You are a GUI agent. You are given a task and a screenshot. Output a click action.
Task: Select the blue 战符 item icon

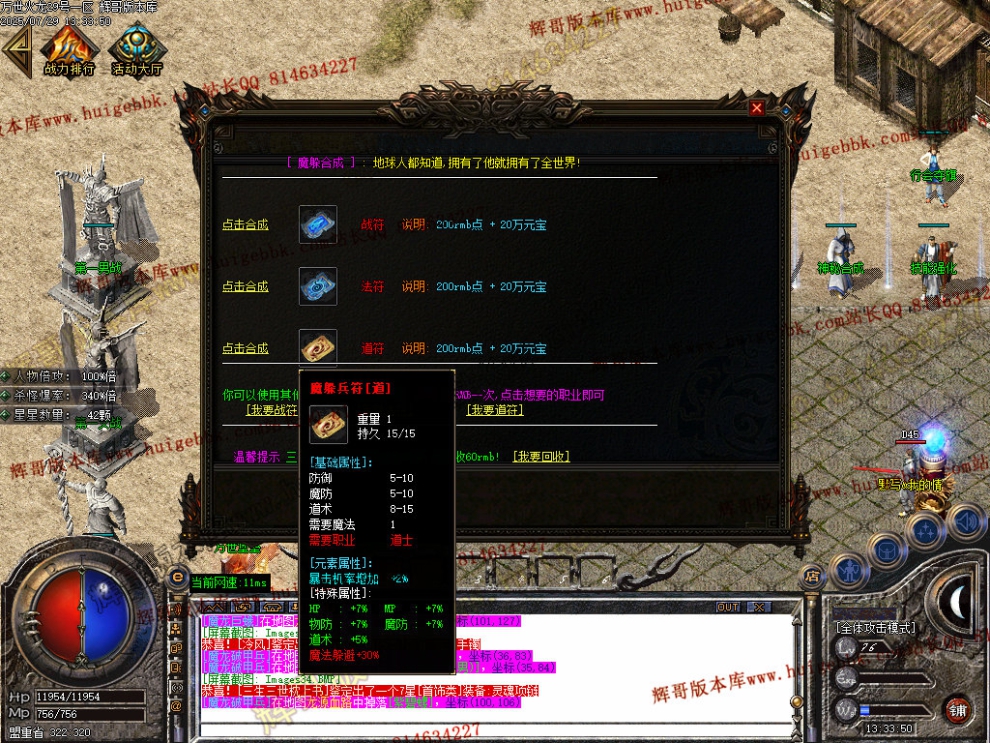coord(318,225)
